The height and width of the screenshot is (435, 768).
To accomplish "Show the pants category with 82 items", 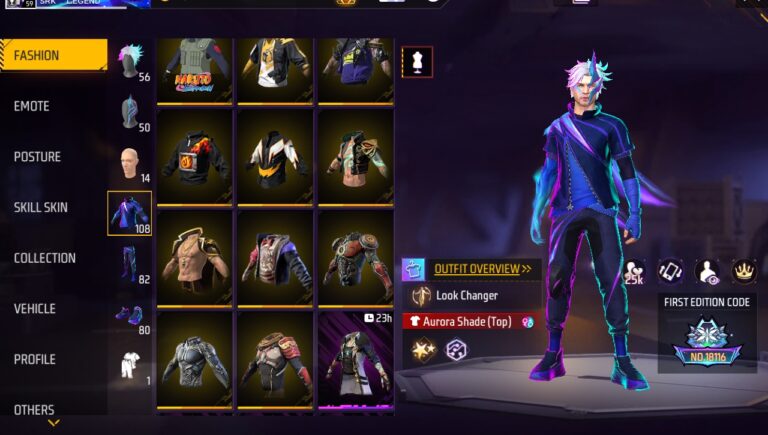I will (x=130, y=264).
